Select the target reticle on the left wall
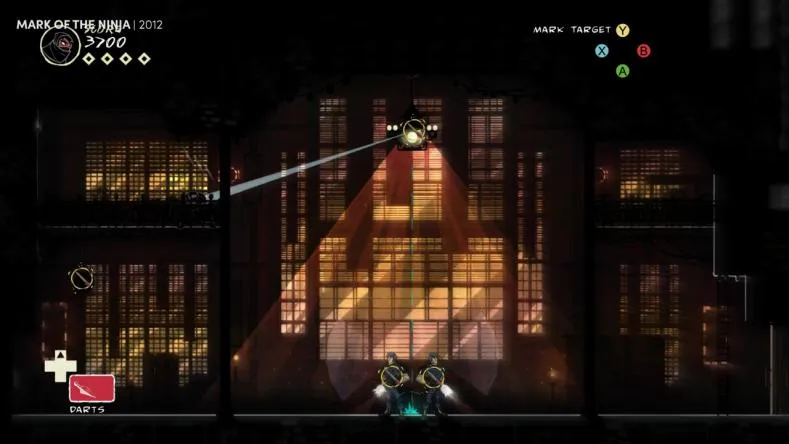The image size is (789, 444). click(81, 277)
